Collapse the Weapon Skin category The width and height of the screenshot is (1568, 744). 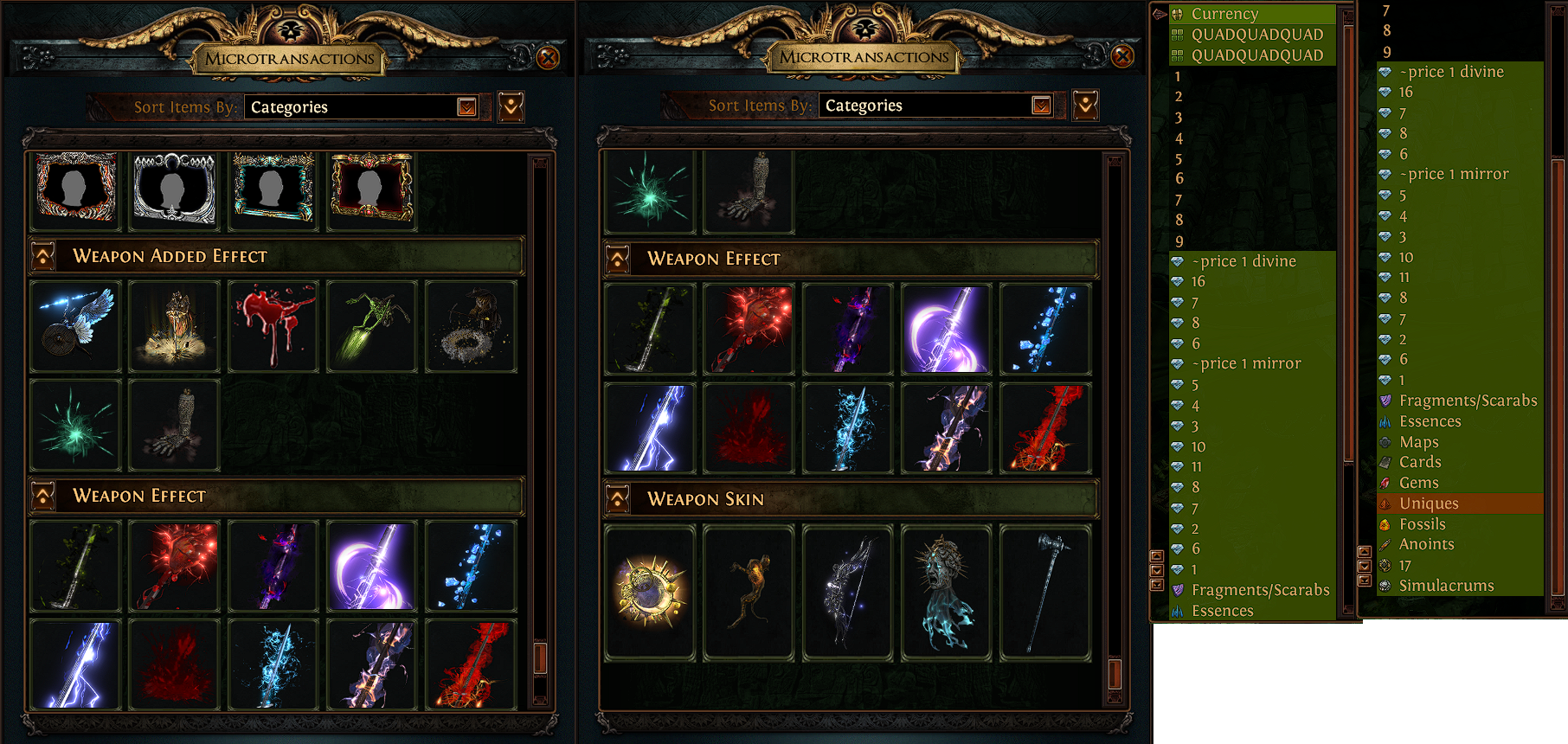pos(618,499)
